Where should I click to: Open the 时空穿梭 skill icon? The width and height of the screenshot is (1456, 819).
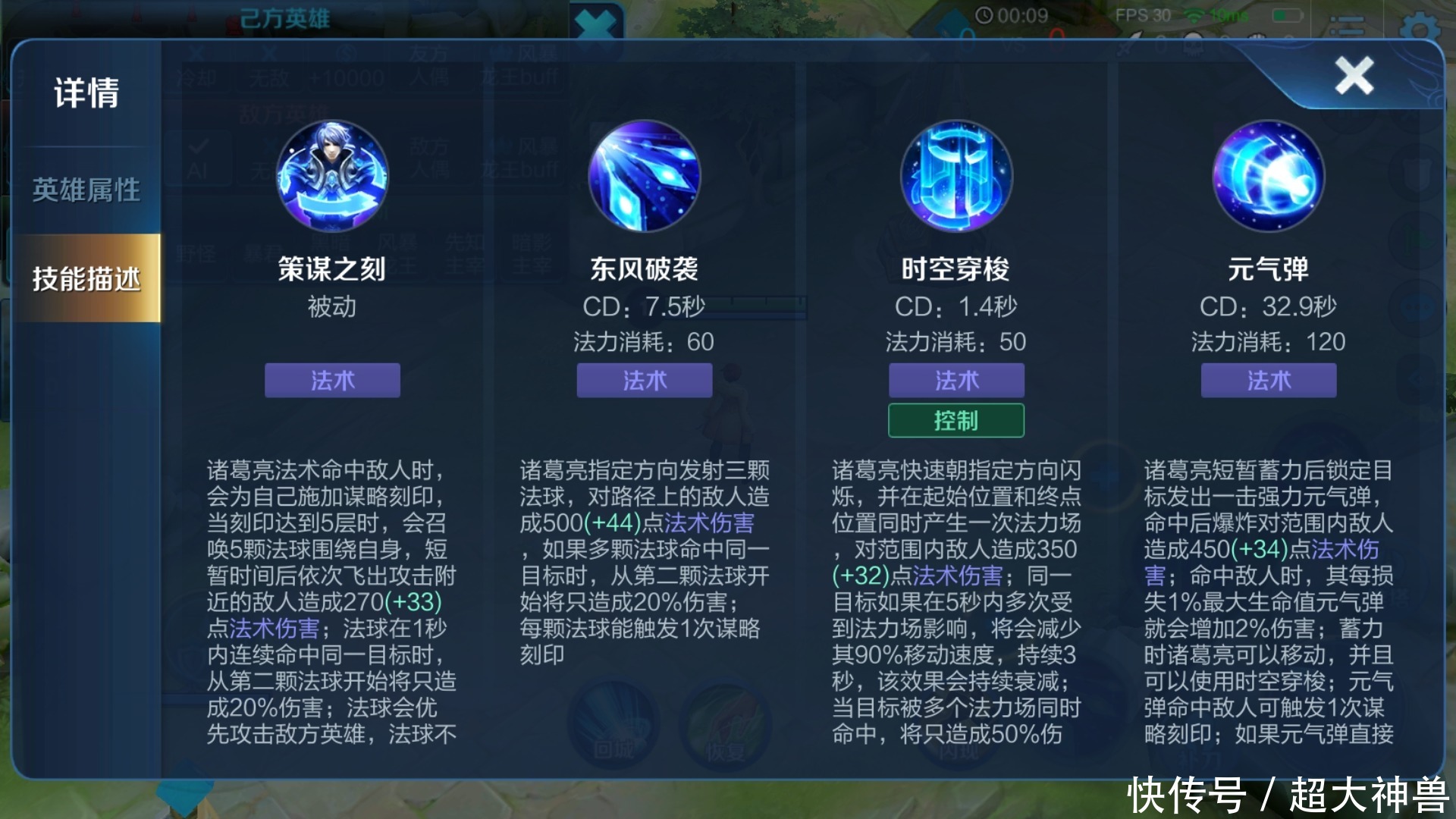[x=955, y=176]
